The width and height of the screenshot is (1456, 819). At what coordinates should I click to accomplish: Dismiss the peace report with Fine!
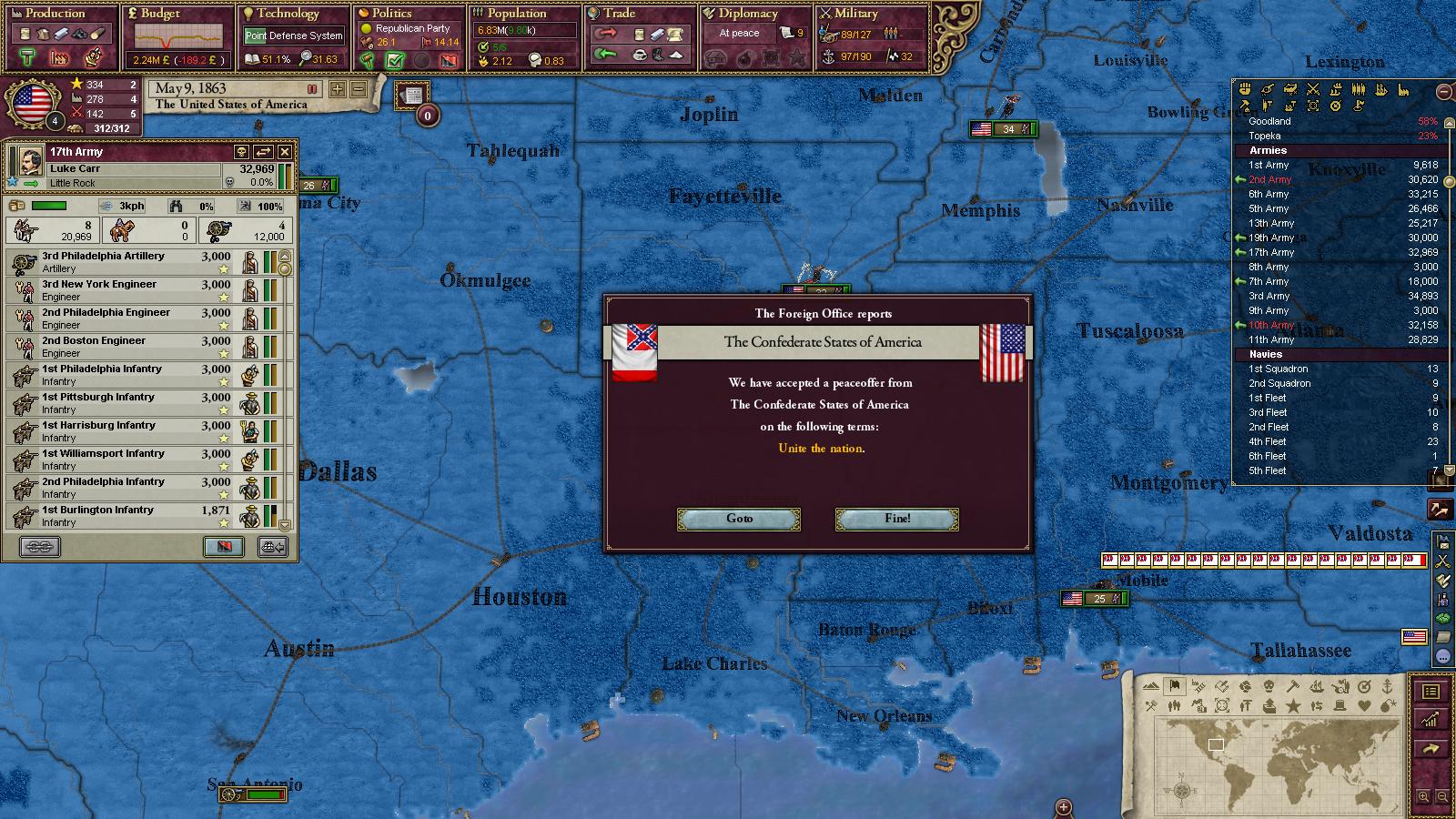point(896,519)
